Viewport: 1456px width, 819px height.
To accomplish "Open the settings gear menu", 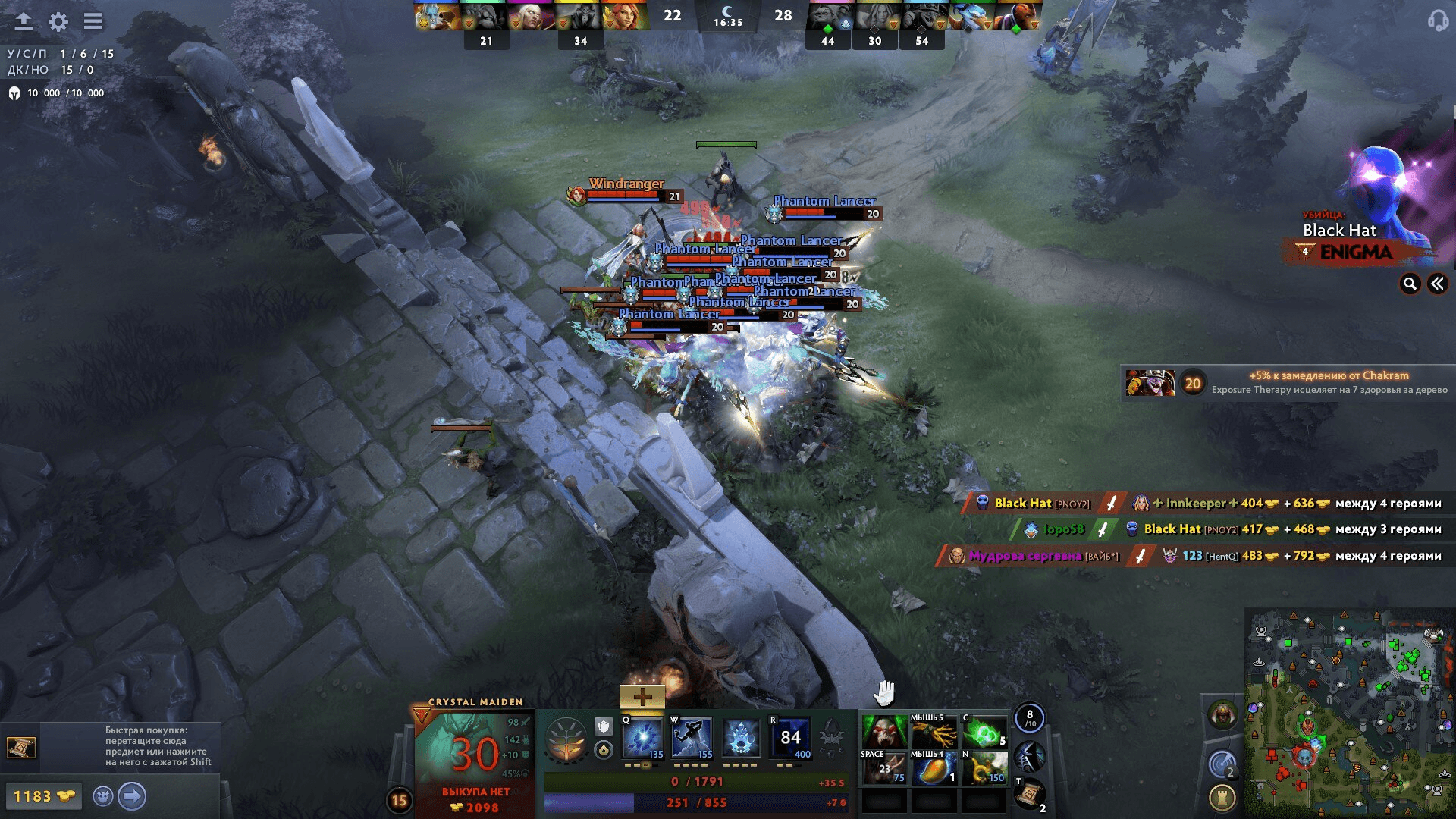I will click(x=58, y=21).
